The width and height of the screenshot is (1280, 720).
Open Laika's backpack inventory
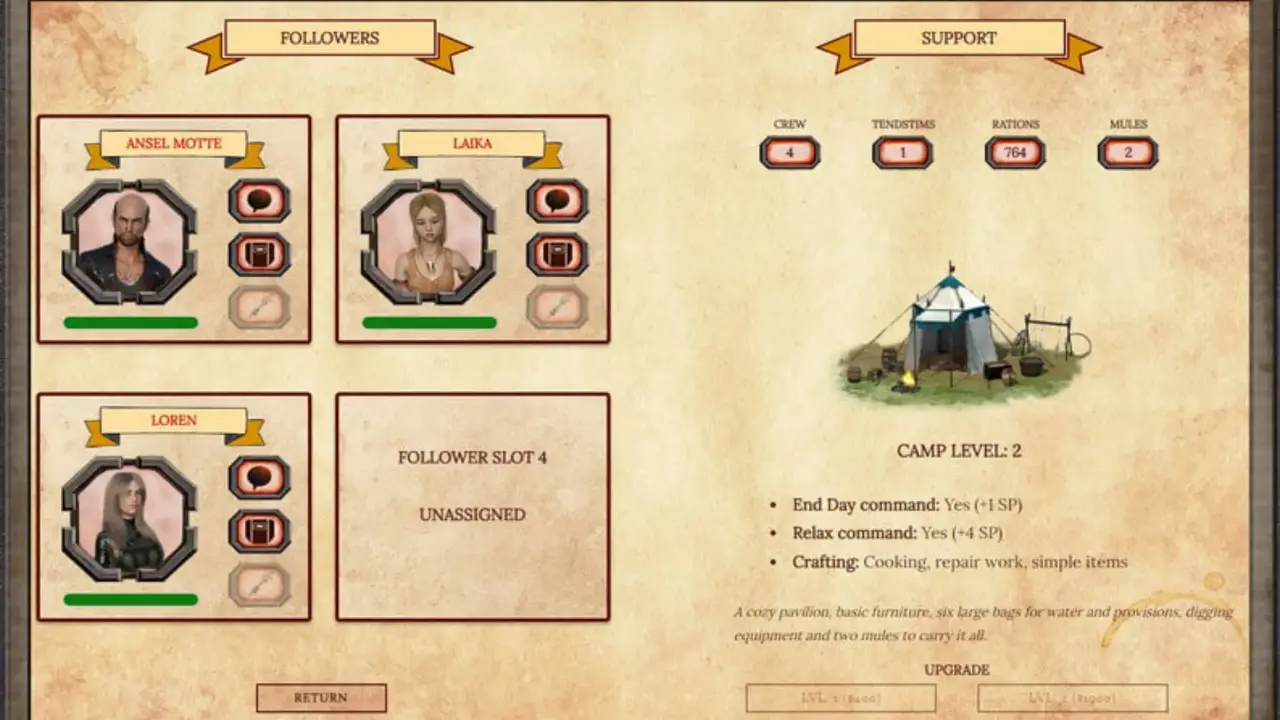pos(557,254)
